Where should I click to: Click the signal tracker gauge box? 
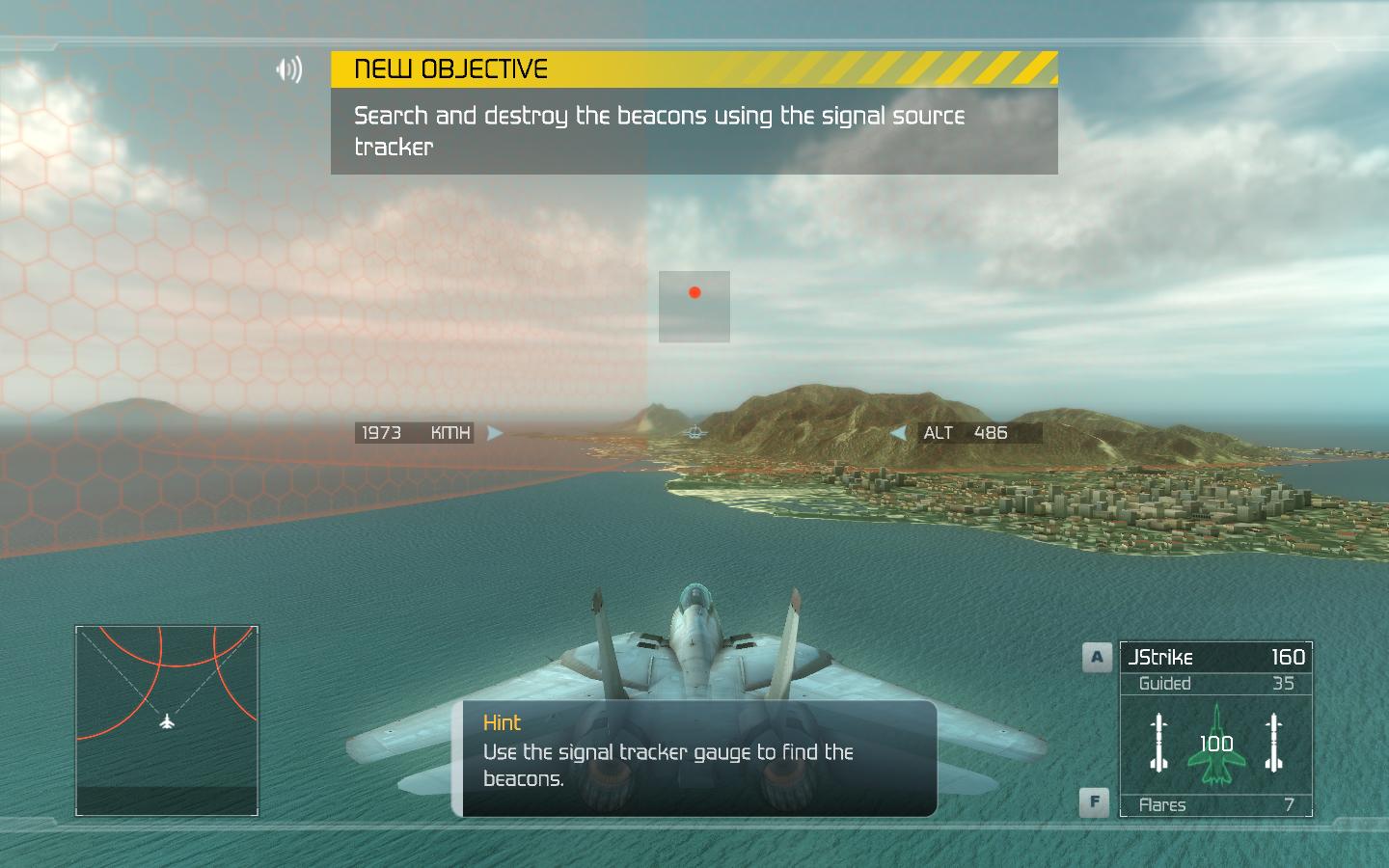click(694, 307)
